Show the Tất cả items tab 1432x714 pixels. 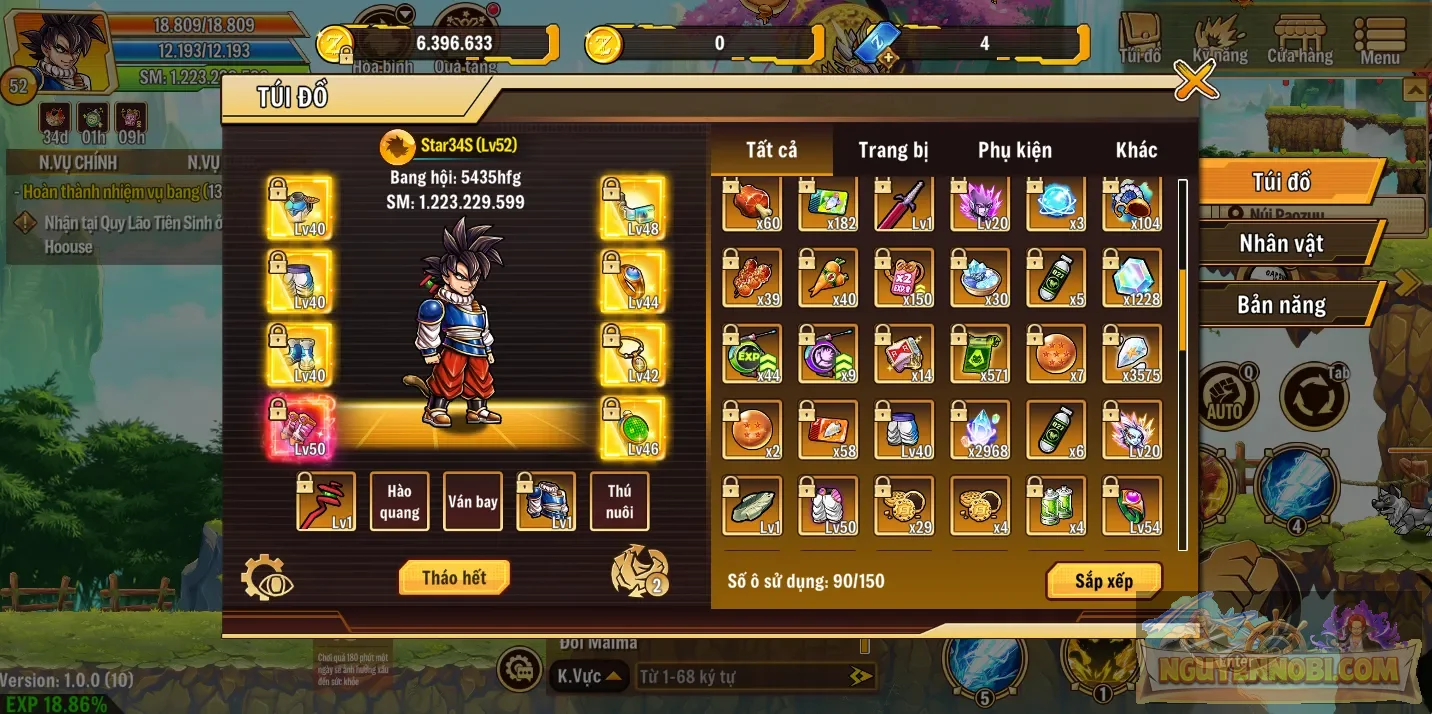[x=772, y=151]
